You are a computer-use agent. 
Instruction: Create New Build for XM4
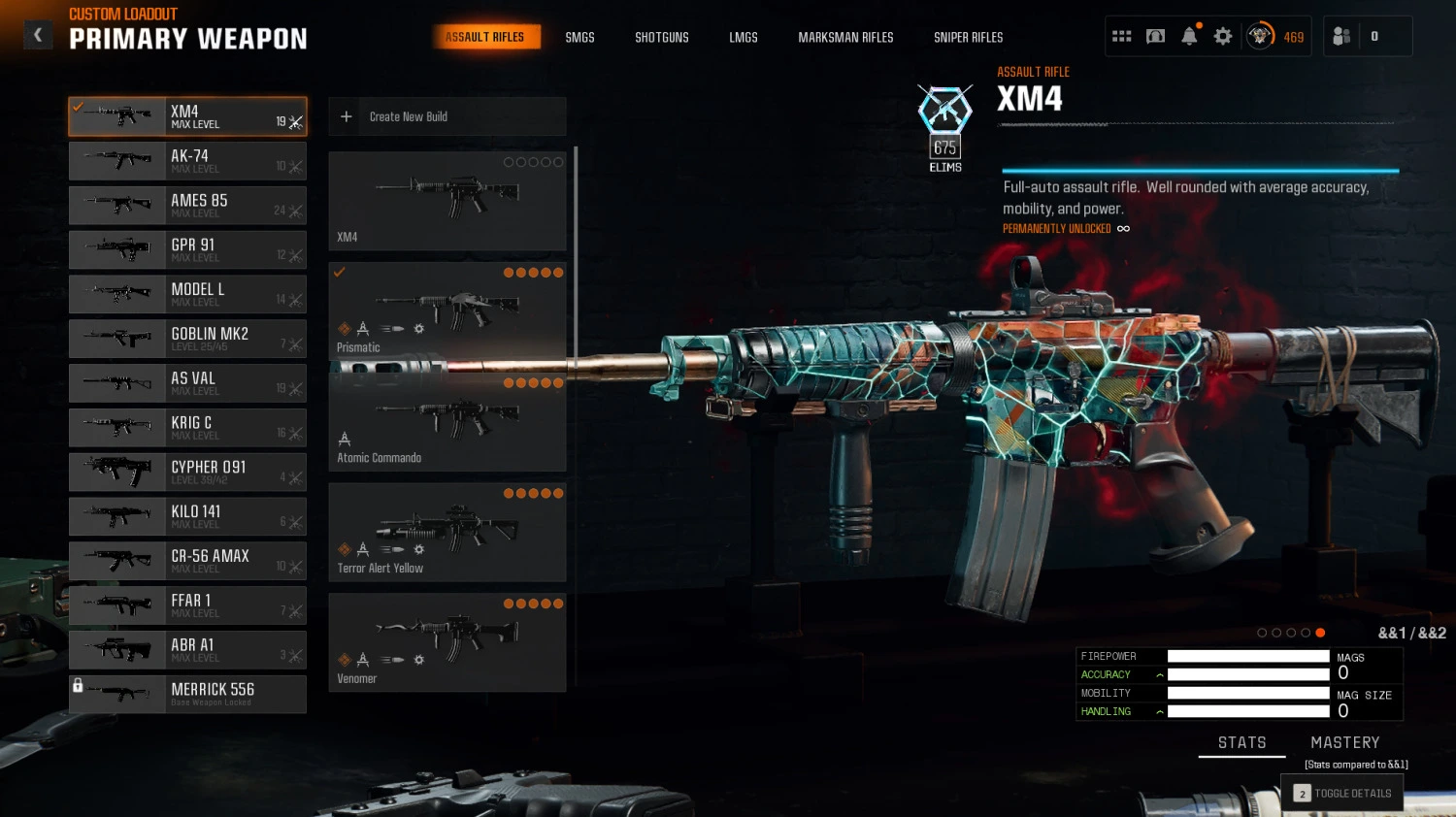(x=447, y=116)
